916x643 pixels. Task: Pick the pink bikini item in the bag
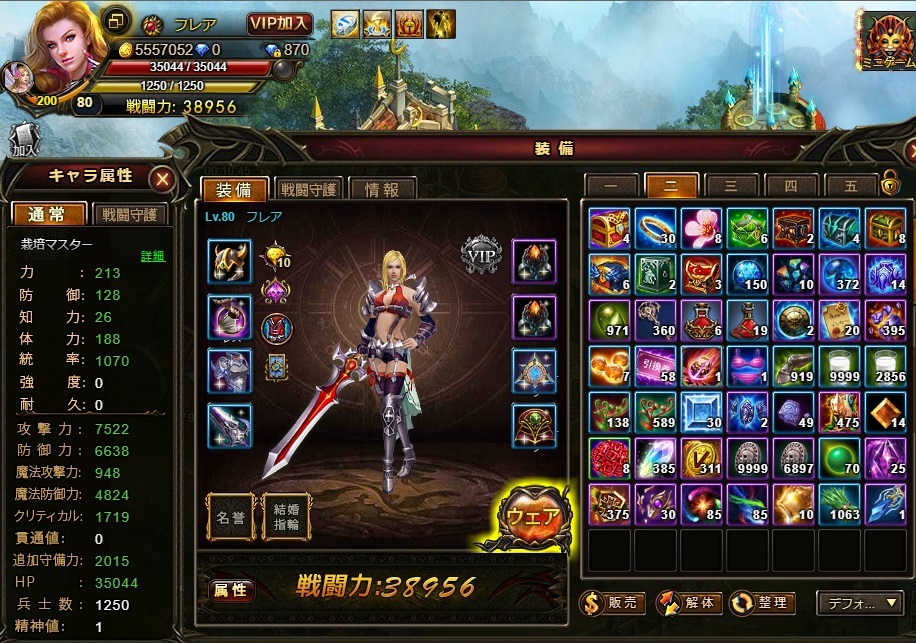pos(747,367)
